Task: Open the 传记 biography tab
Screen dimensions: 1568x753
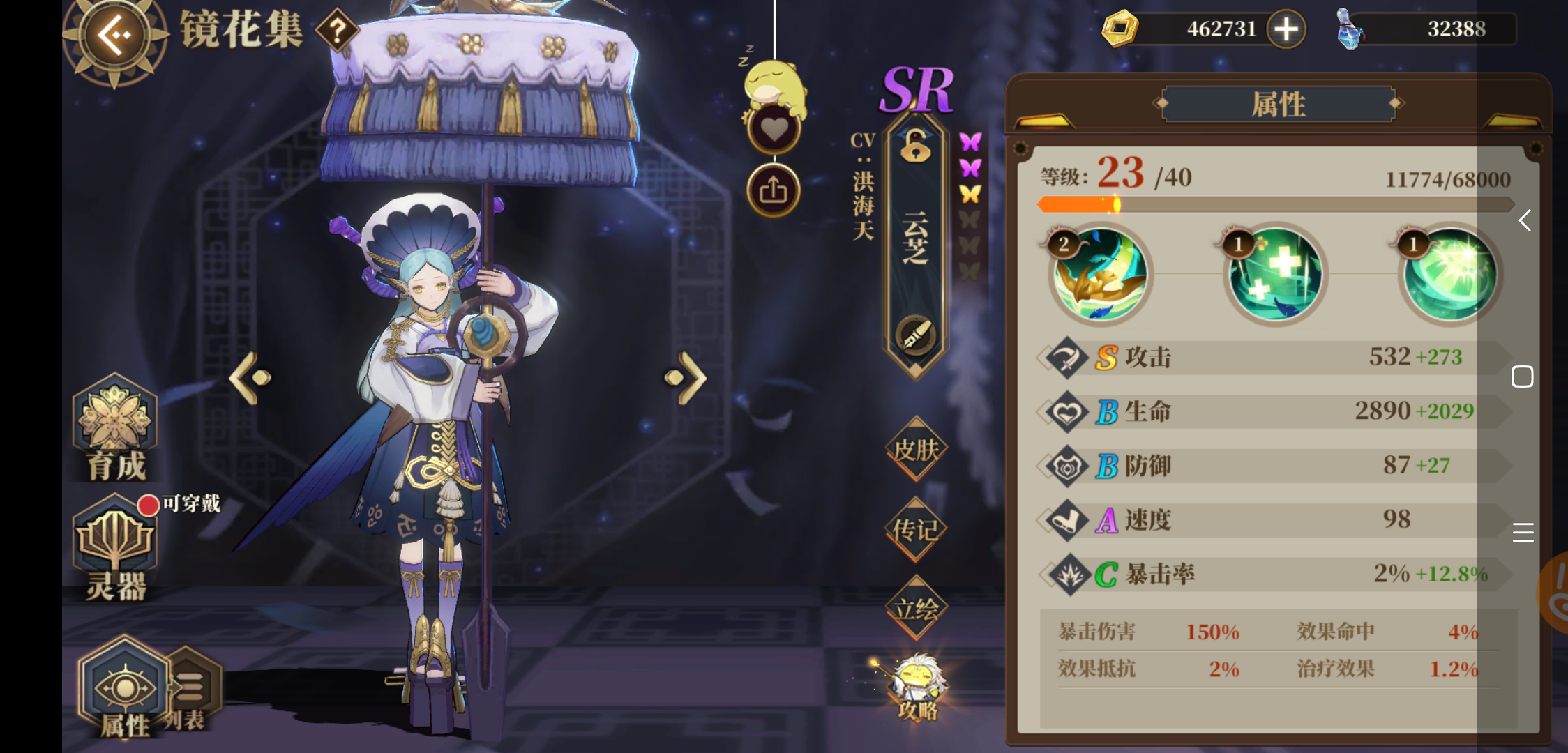Action: click(x=915, y=530)
